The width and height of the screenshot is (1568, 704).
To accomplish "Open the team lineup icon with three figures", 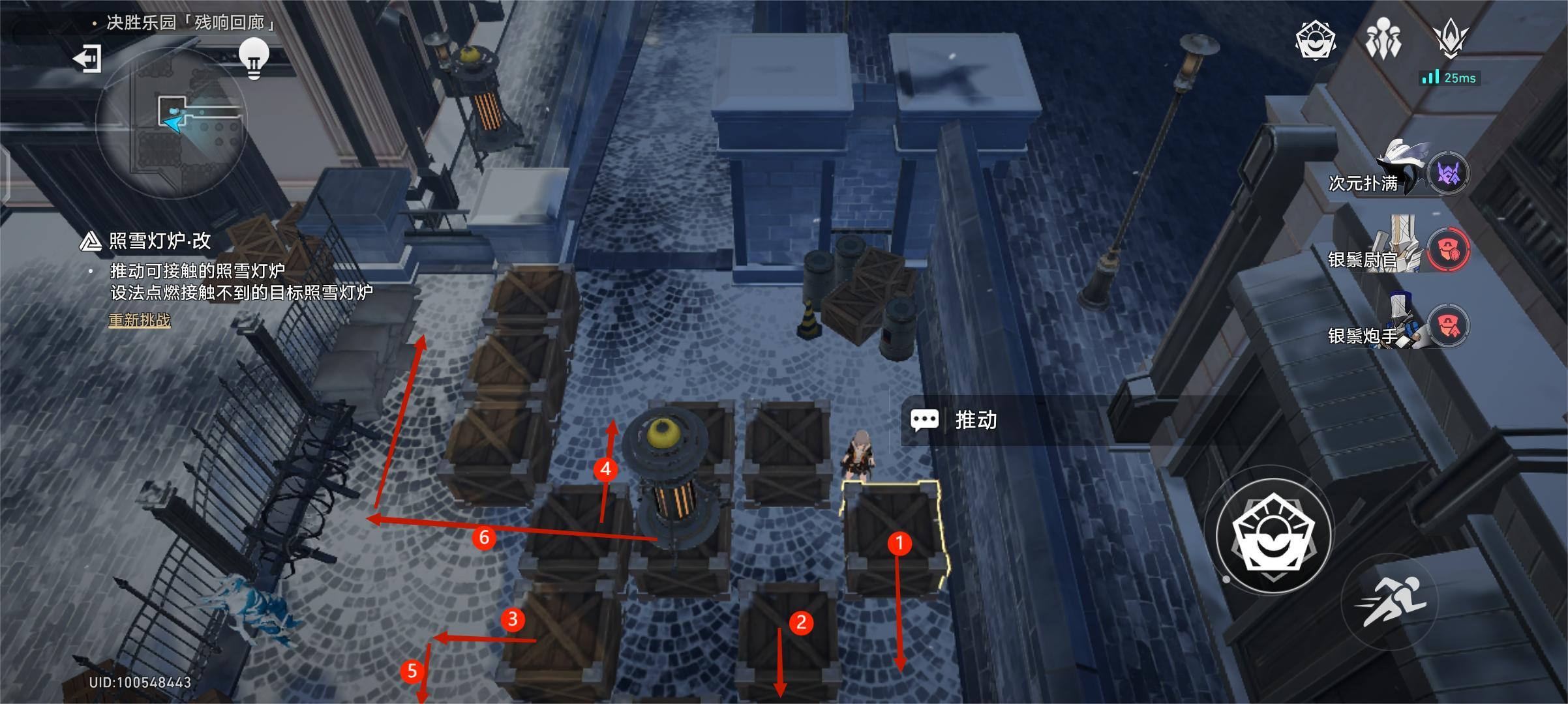I will point(1383,39).
